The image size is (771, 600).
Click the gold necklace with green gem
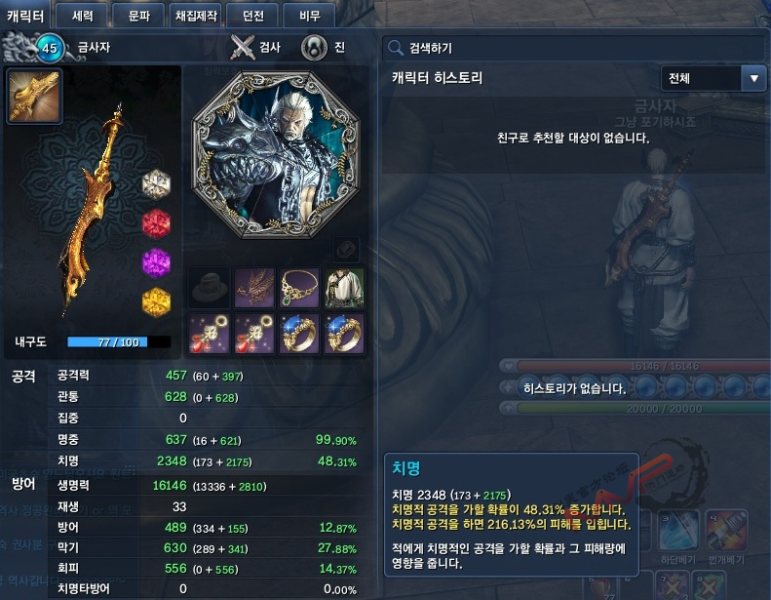(x=299, y=288)
